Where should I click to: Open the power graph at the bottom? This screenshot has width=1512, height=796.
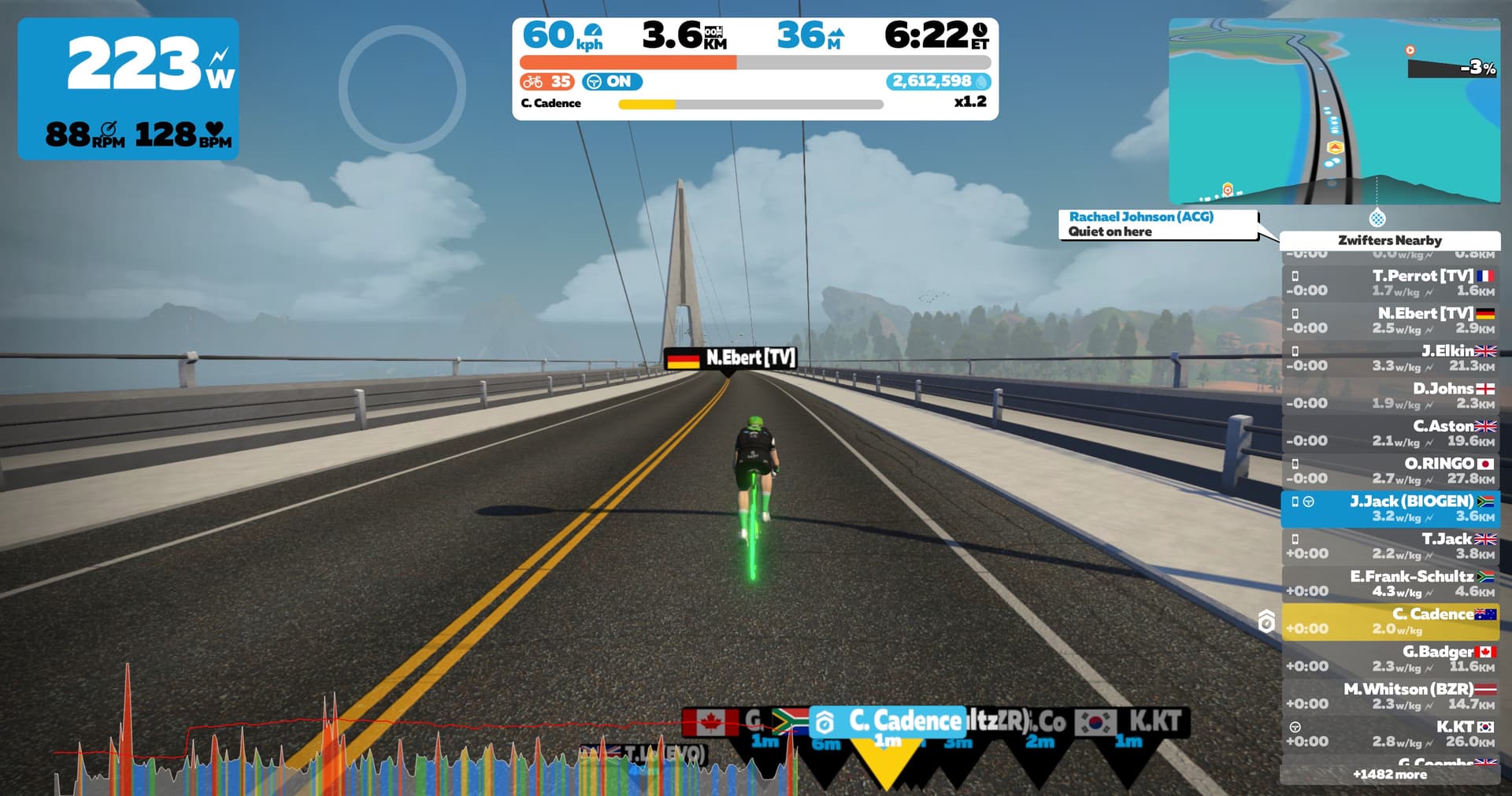coord(394,748)
